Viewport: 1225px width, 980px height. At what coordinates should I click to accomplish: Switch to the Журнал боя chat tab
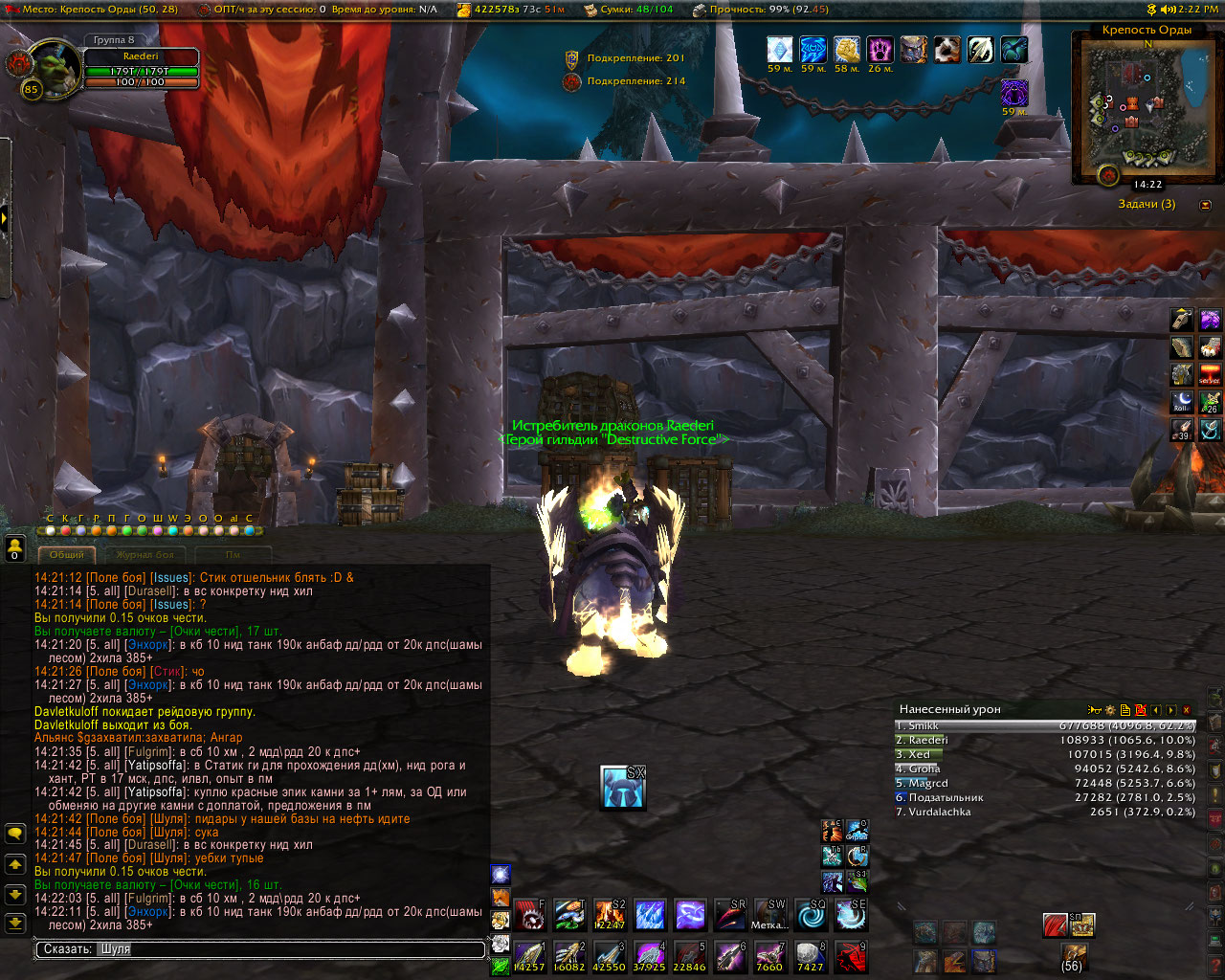coord(145,555)
